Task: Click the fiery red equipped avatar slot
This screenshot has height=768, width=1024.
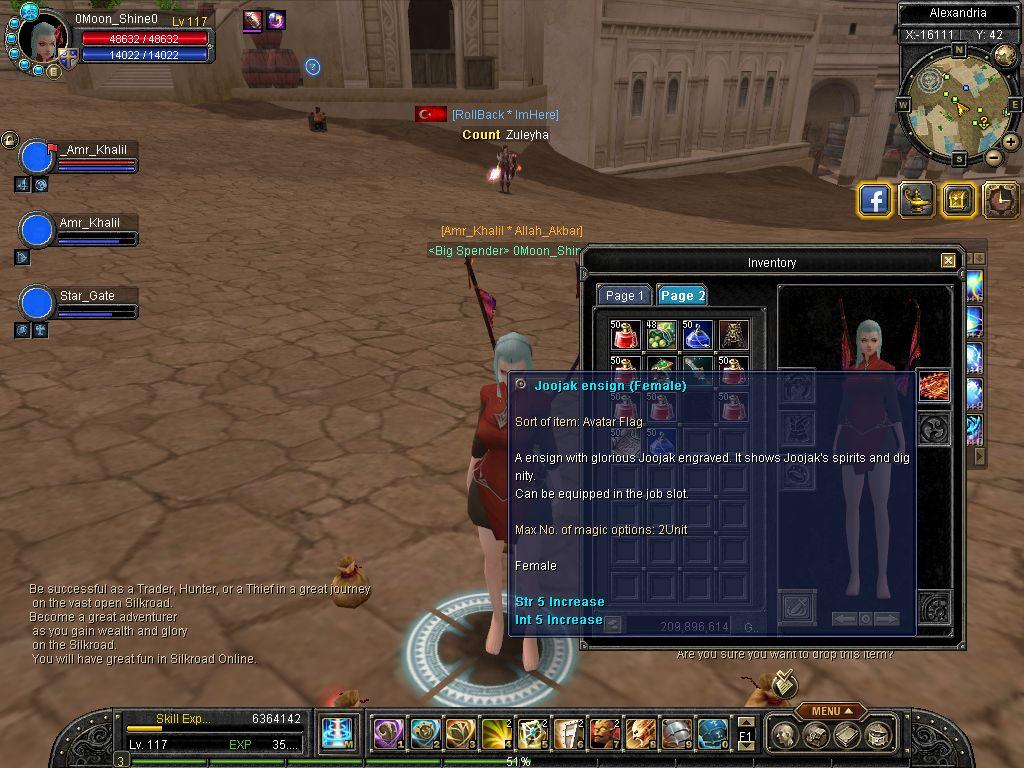Action: (934, 387)
